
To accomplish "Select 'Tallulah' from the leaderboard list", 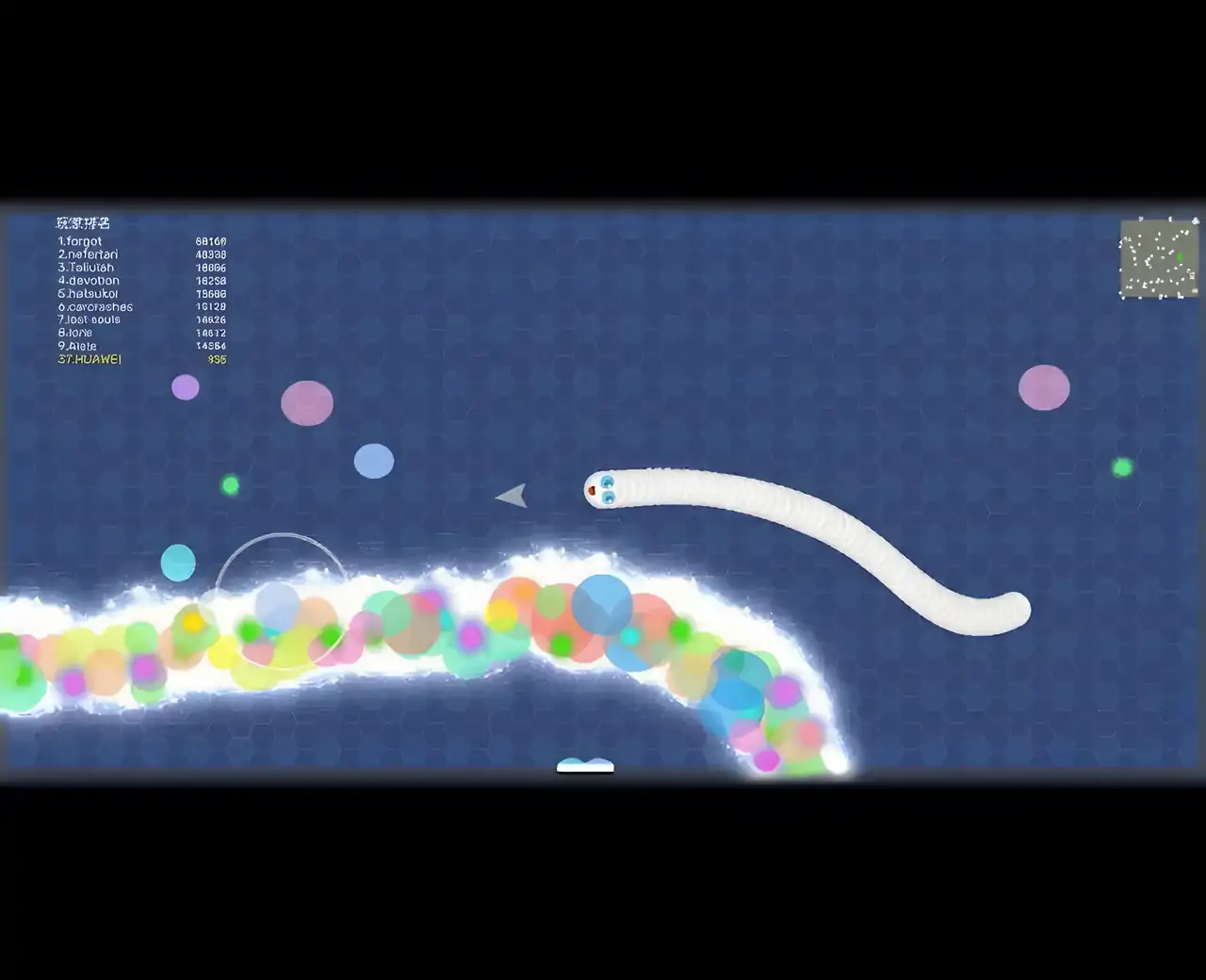I will click(86, 268).
